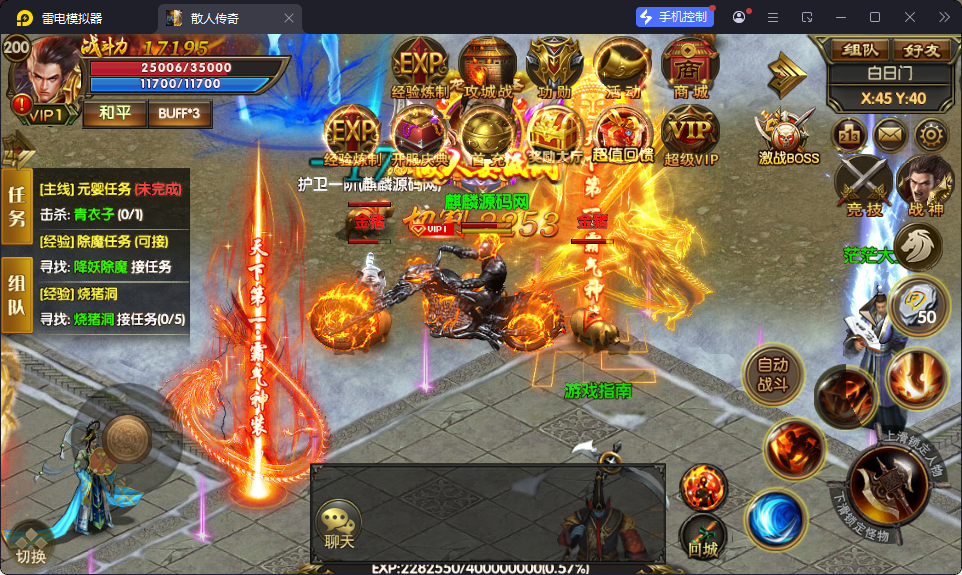The height and width of the screenshot is (575, 962).
Task: Open the 超值回馈 gift box icon
Action: click(623, 133)
